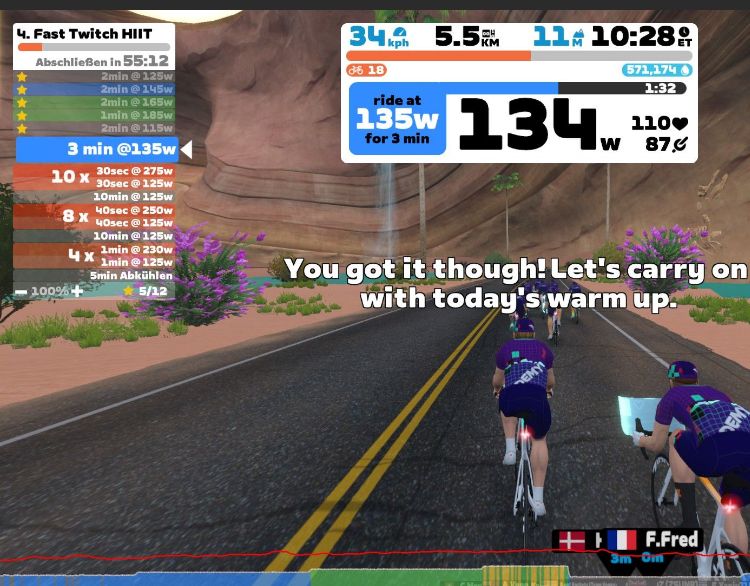The image size is (750, 586).
Task: Select the 4 x 1min @ 230w block
Action: [95, 255]
